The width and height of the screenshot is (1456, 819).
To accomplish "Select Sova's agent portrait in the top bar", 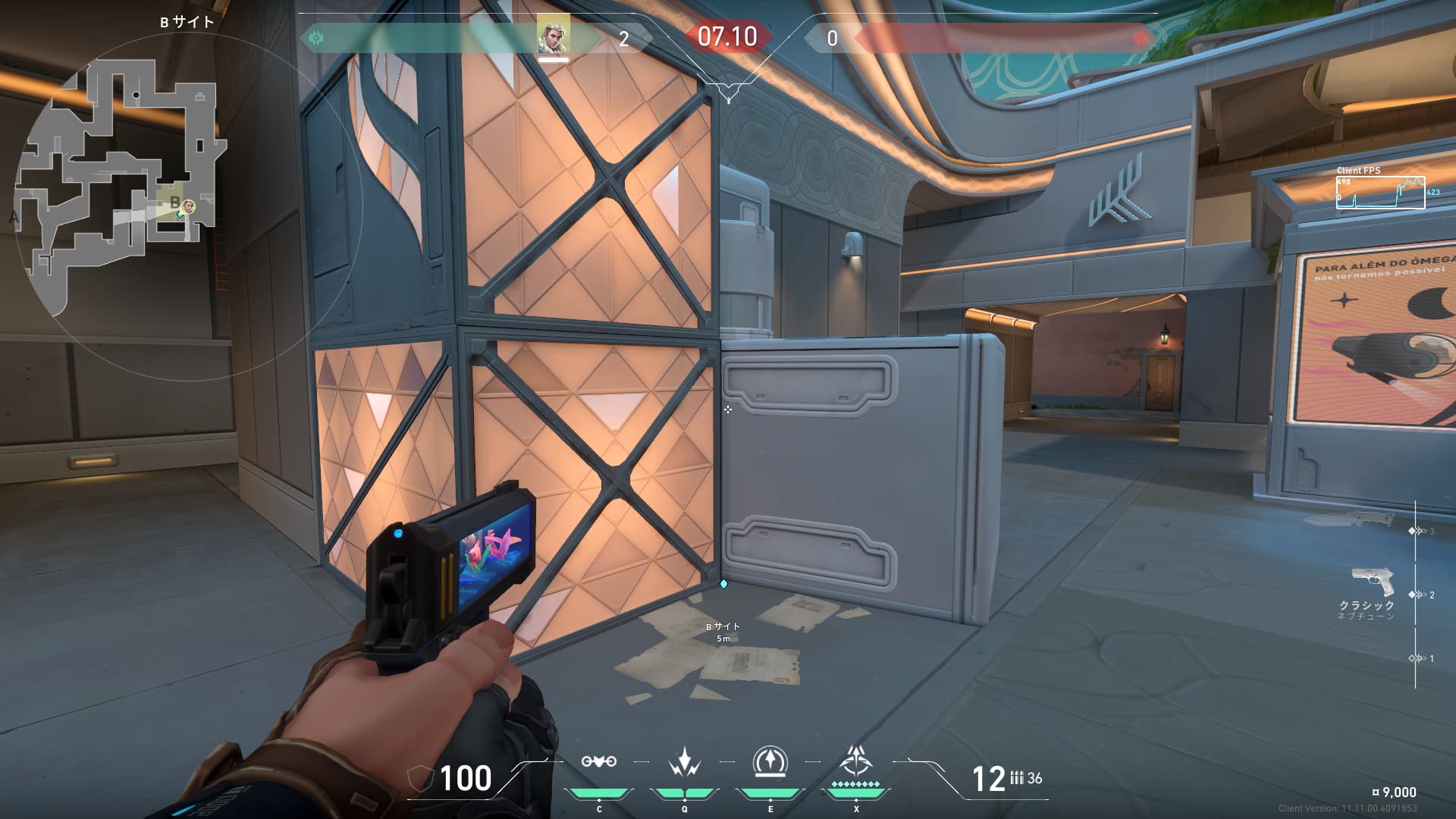I will point(553,34).
